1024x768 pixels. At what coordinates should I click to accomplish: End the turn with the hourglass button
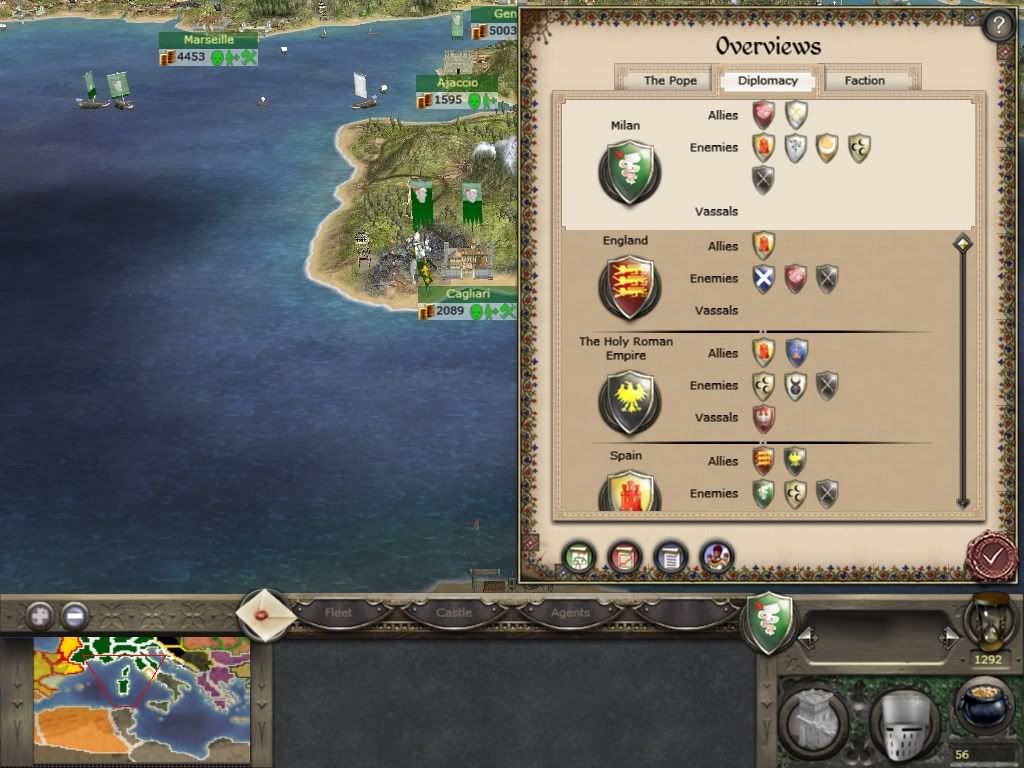tap(989, 622)
